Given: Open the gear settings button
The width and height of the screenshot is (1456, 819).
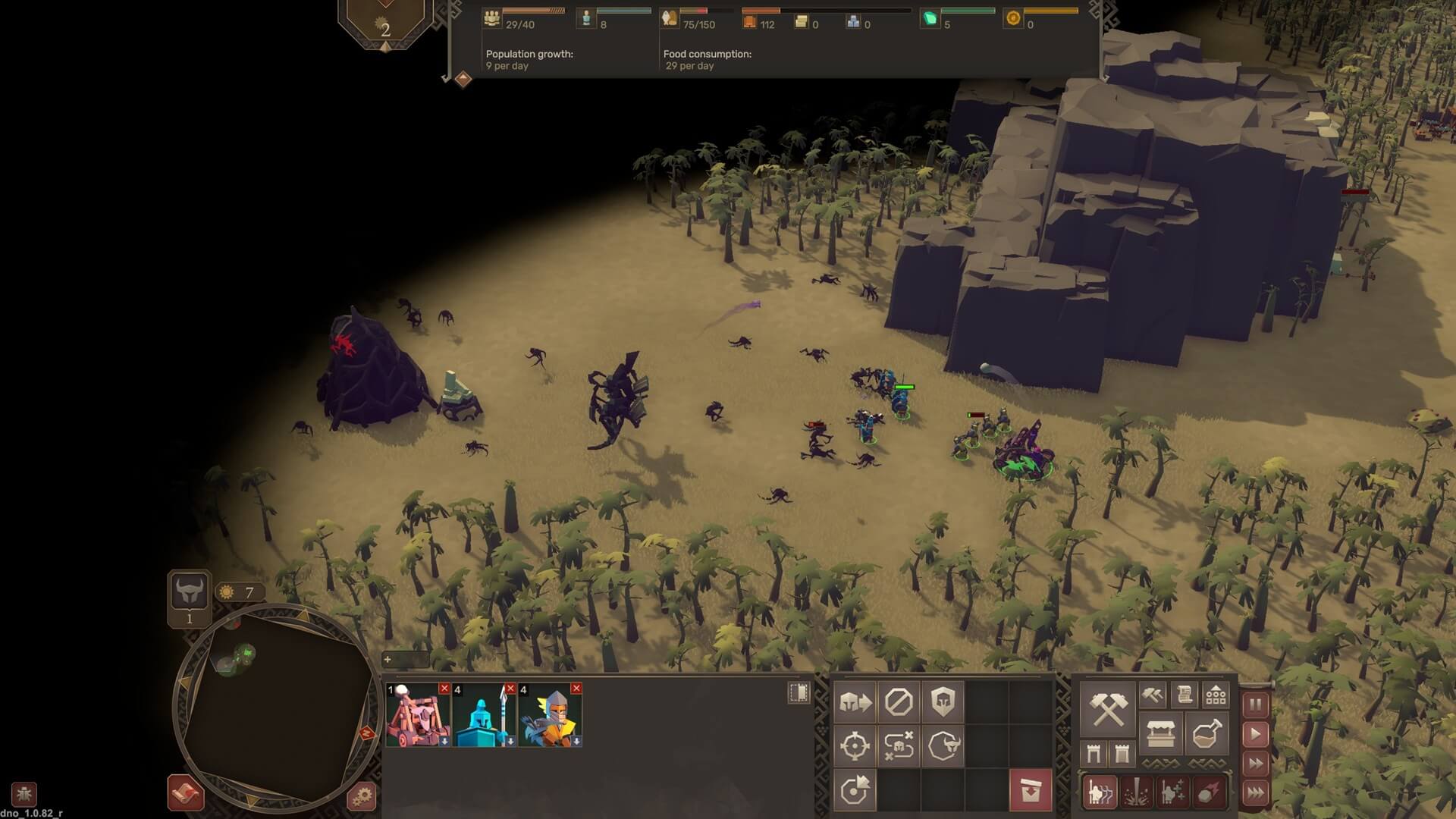Looking at the screenshot, I should pos(362,796).
